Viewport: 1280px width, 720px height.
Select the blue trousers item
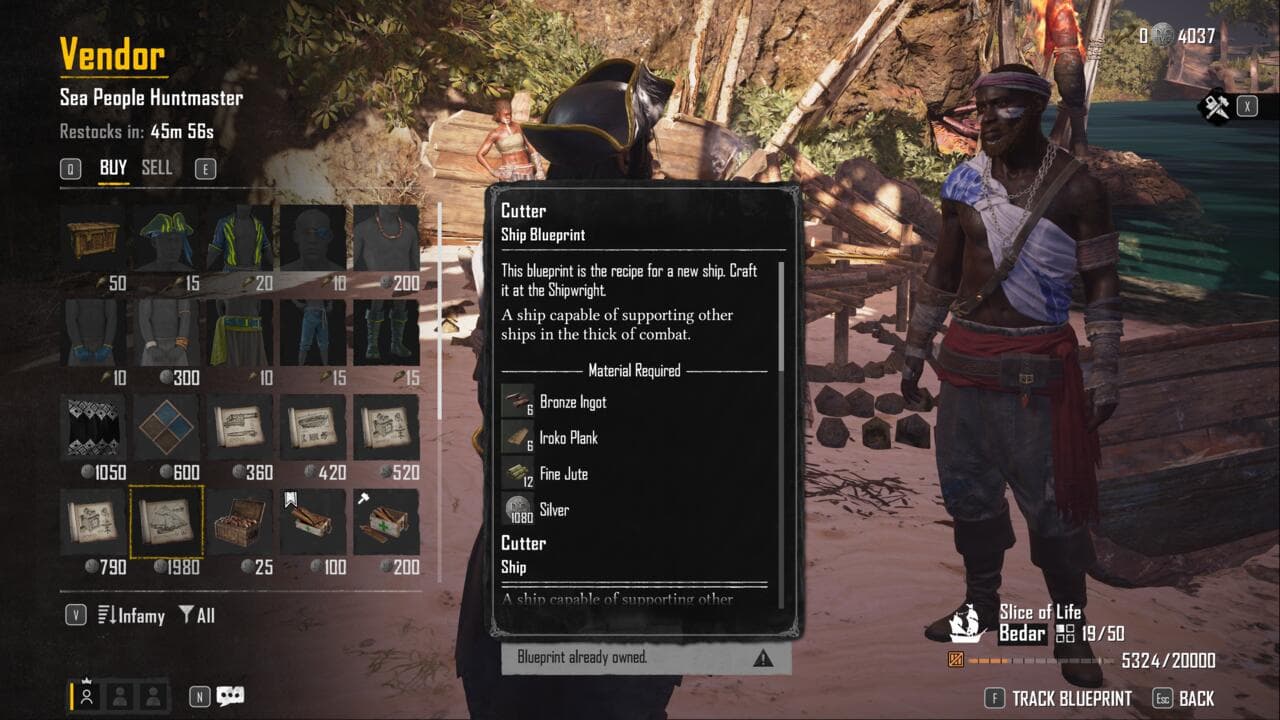point(313,333)
